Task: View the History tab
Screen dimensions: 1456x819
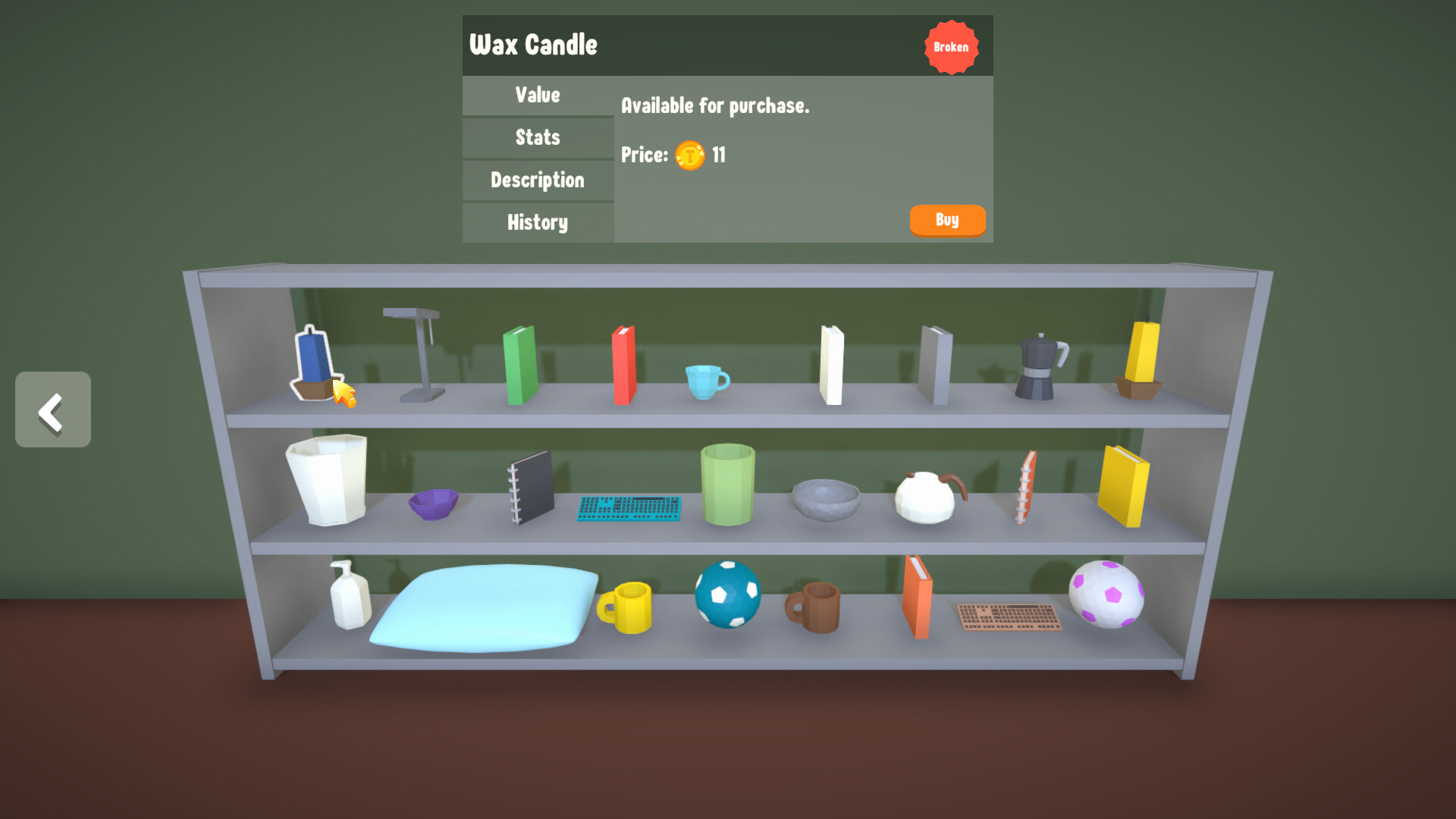Action: [x=537, y=222]
